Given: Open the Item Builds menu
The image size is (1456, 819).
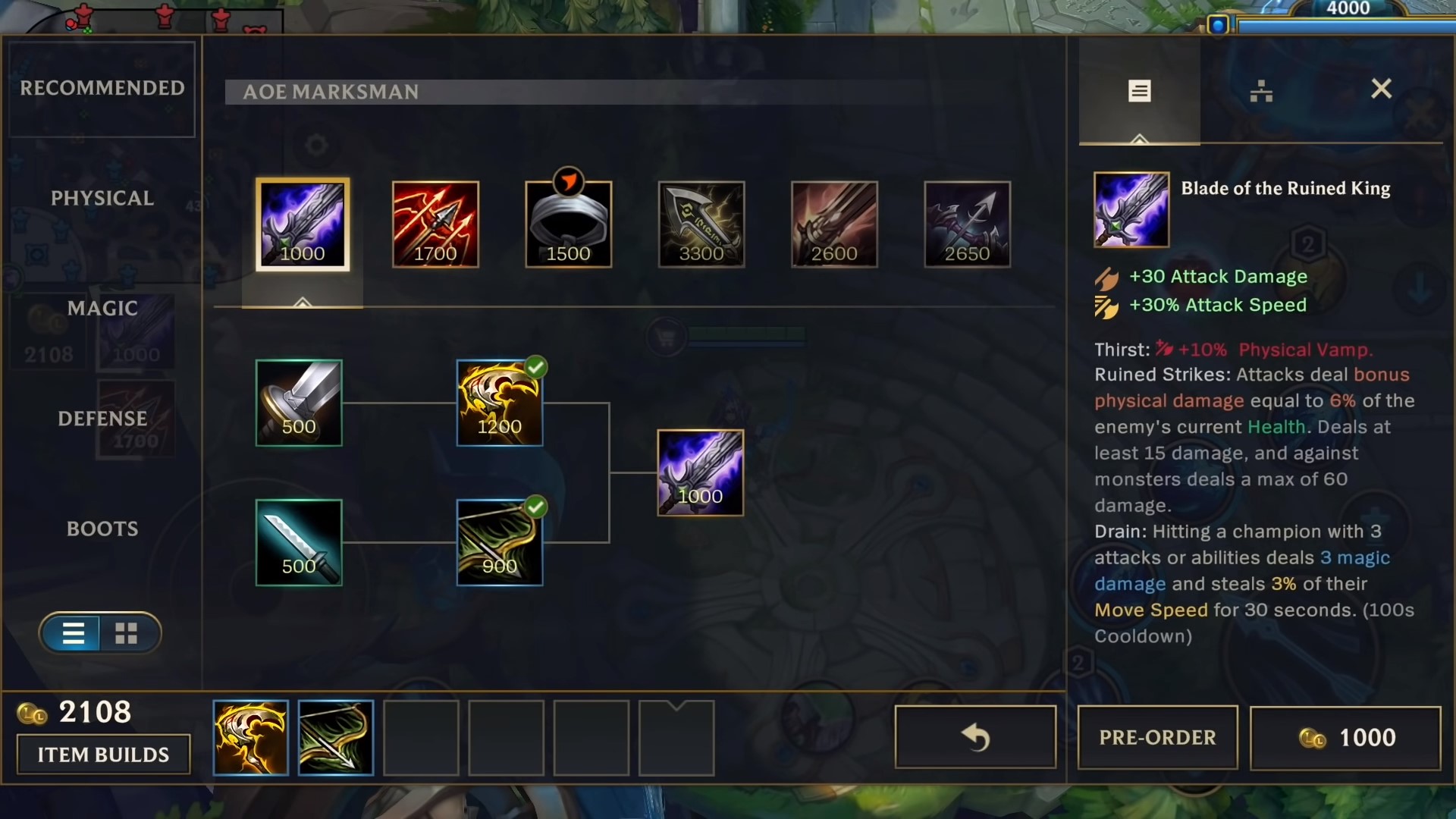Looking at the screenshot, I should tap(103, 755).
